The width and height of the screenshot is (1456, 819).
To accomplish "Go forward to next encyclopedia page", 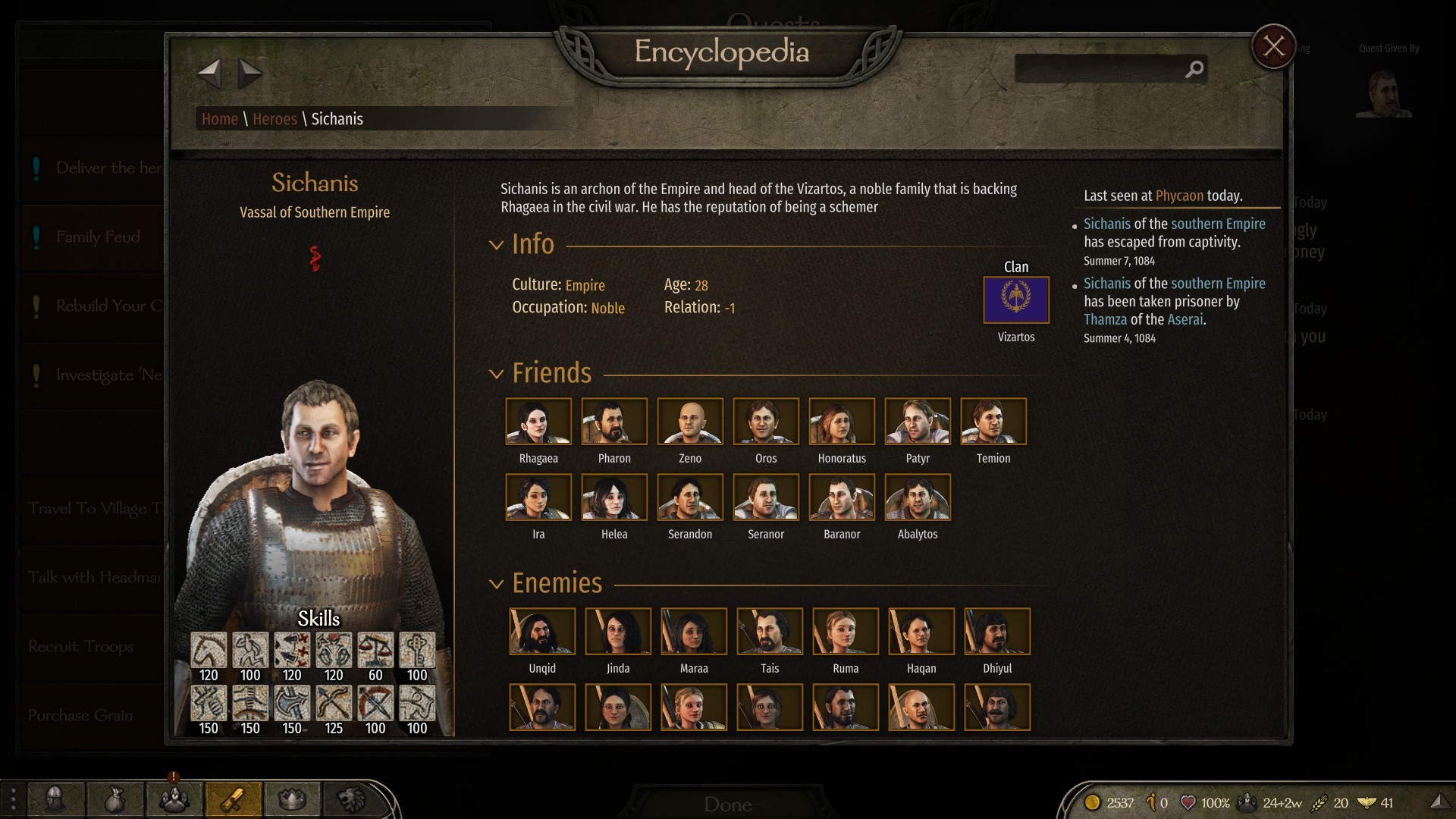I will point(250,74).
